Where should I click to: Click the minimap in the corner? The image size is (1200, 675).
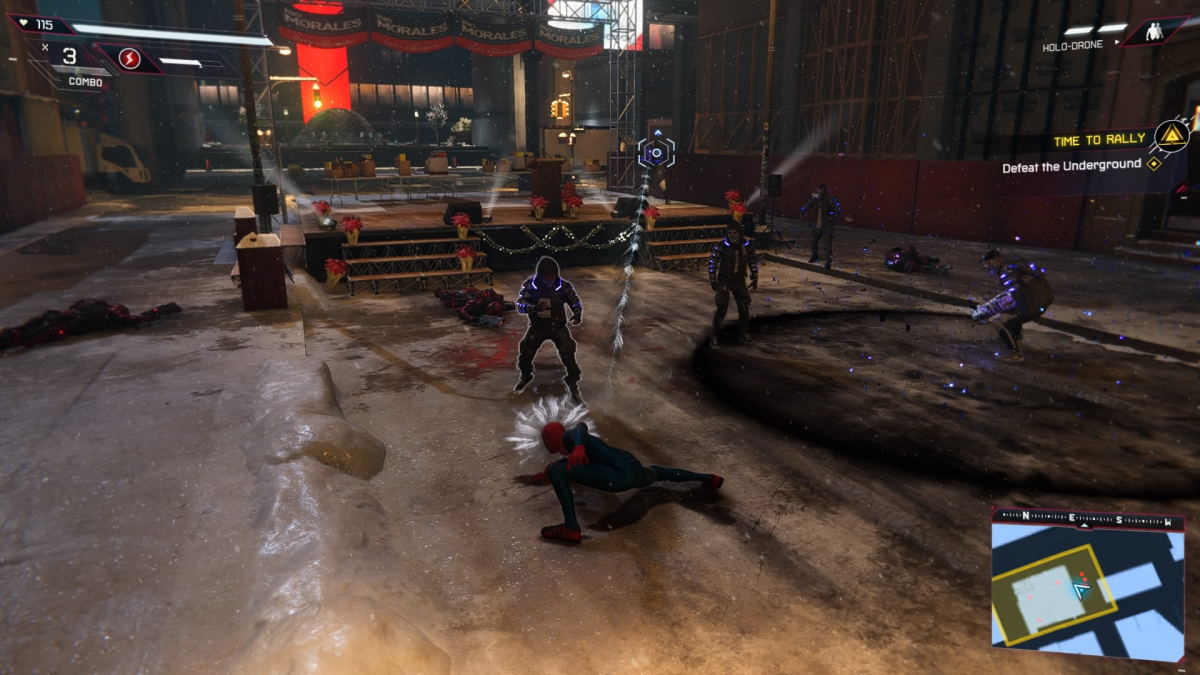coord(1088,586)
